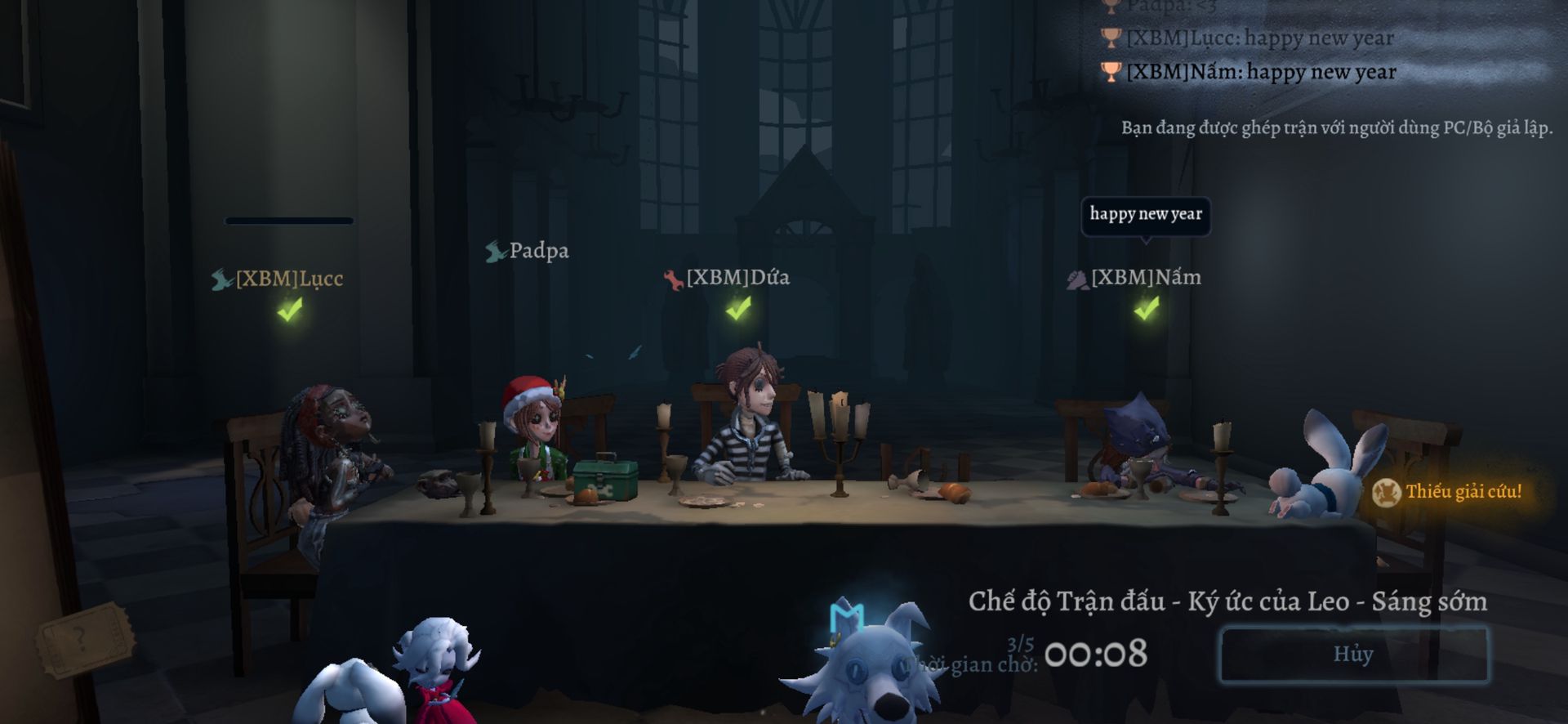Click the Thiếu giải cứu! team hint
The image size is (1568, 724).
coord(1449,492)
